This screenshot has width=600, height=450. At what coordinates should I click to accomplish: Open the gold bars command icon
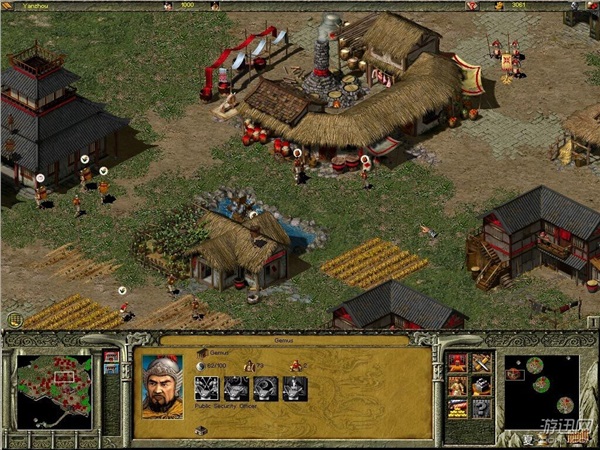457,408
